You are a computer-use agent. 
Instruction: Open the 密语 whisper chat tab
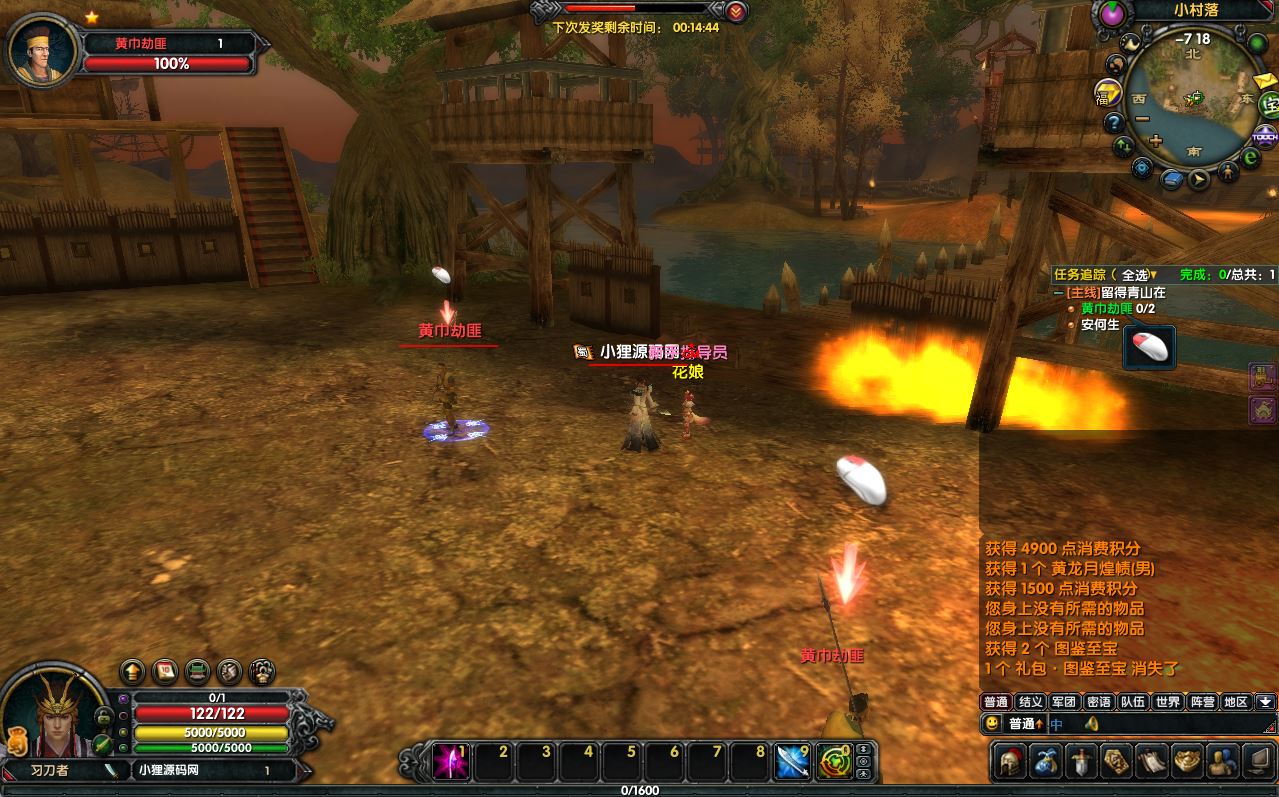pyautogui.click(x=1098, y=702)
